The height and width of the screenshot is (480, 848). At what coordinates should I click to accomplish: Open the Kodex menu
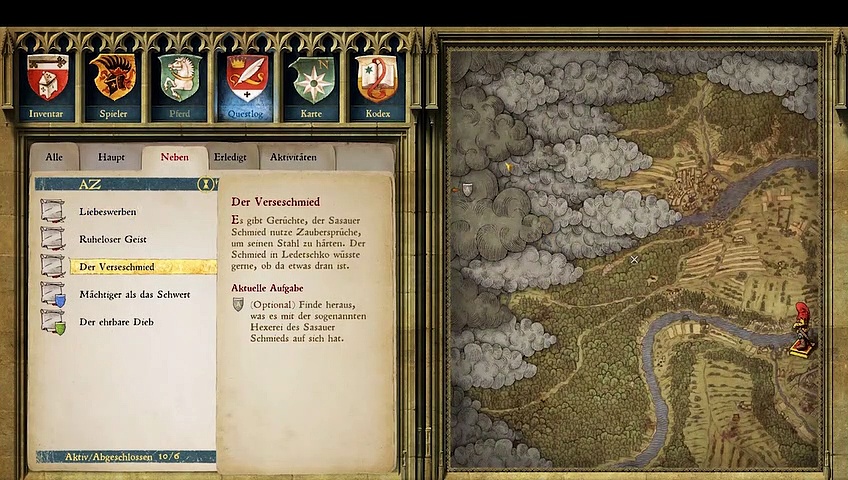pos(377,86)
